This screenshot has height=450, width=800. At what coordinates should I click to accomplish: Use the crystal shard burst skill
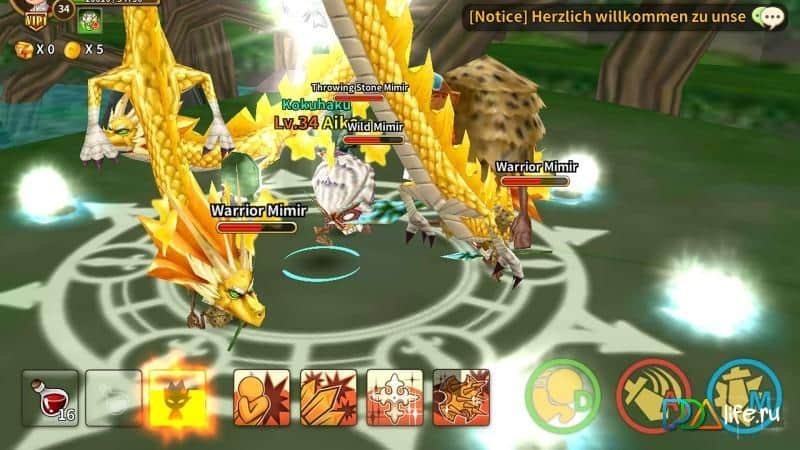(328, 397)
